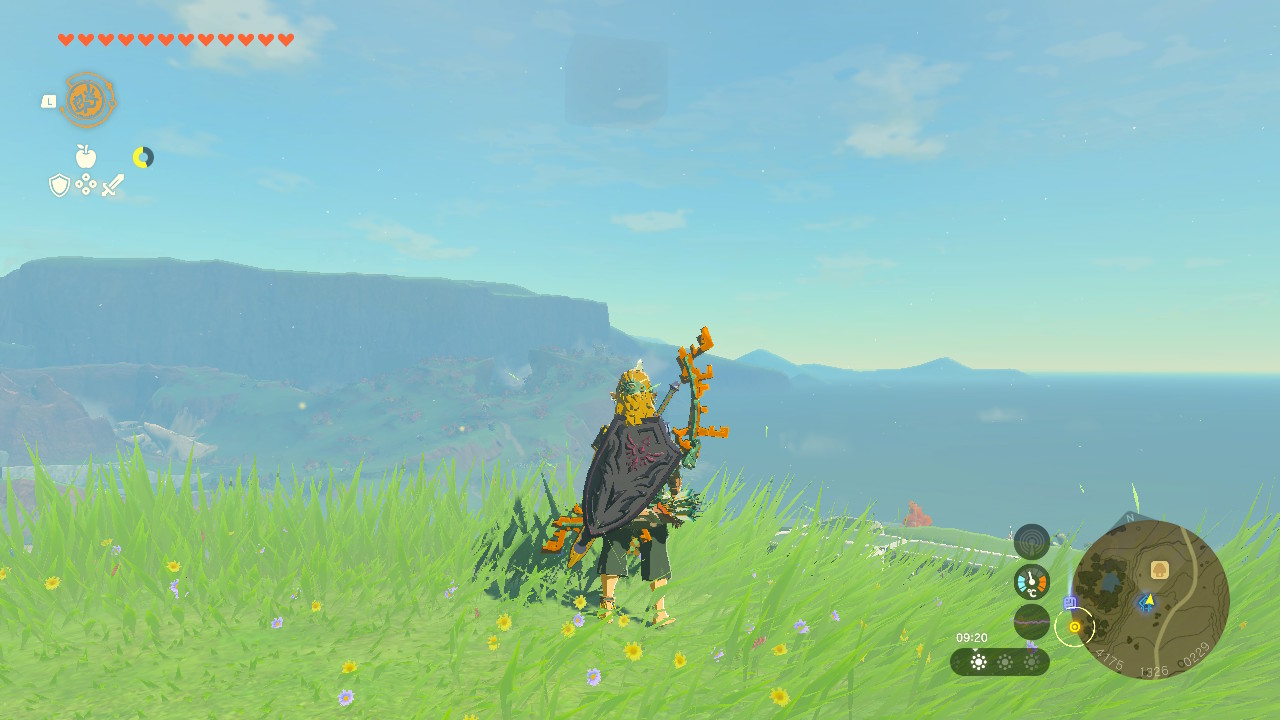Select the mushroom stamp on the minimap
Screen dimensions: 1280x720
[1159, 570]
